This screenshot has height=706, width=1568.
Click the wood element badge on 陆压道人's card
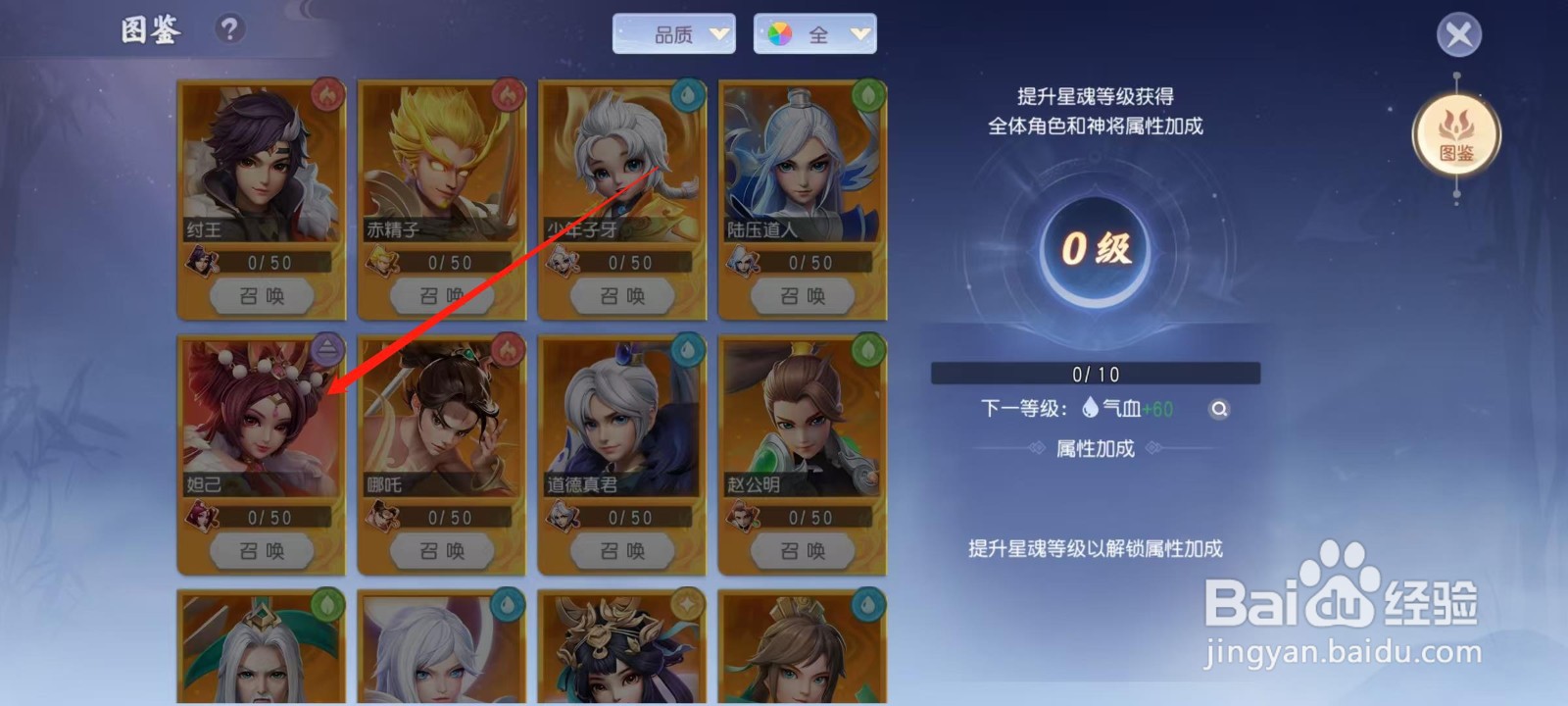(x=868, y=94)
